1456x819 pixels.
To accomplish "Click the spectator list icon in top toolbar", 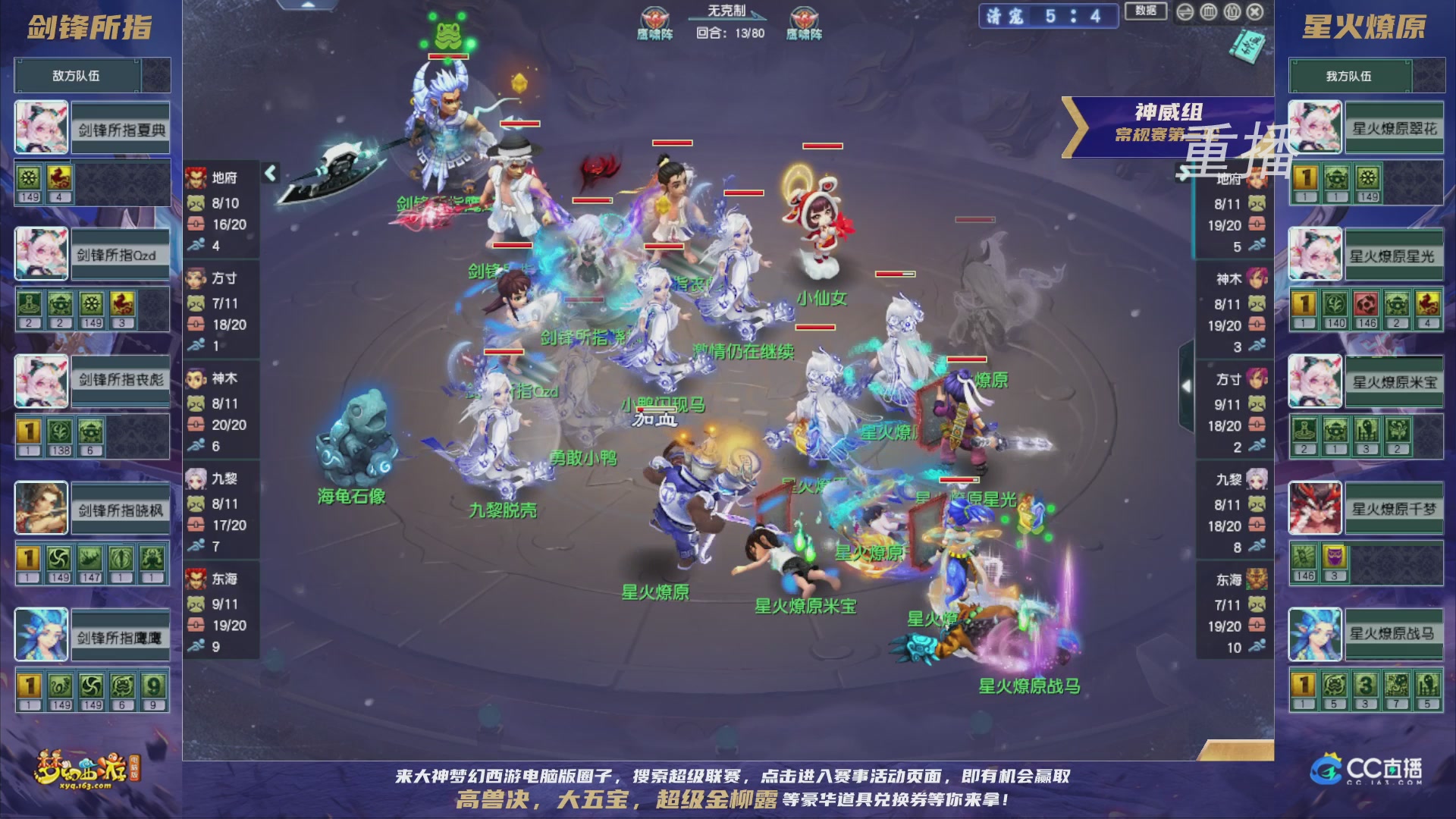I will (1232, 12).
